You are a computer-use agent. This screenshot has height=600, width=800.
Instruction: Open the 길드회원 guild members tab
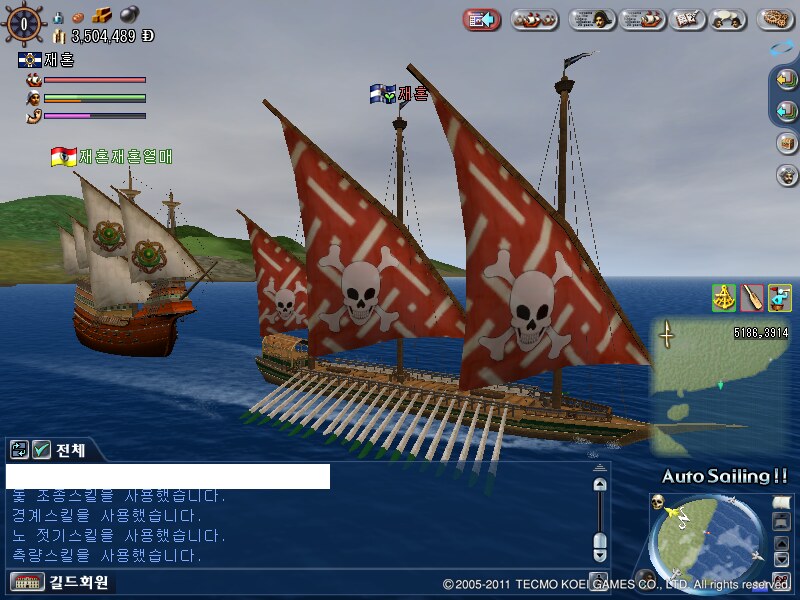(x=60, y=582)
